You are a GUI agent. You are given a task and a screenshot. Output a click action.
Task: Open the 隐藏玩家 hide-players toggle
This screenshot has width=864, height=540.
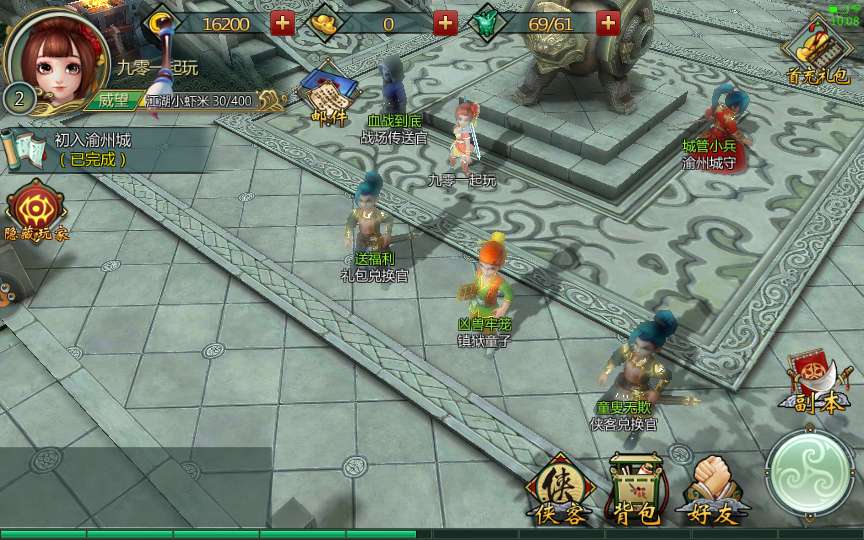click(x=37, y=212)
